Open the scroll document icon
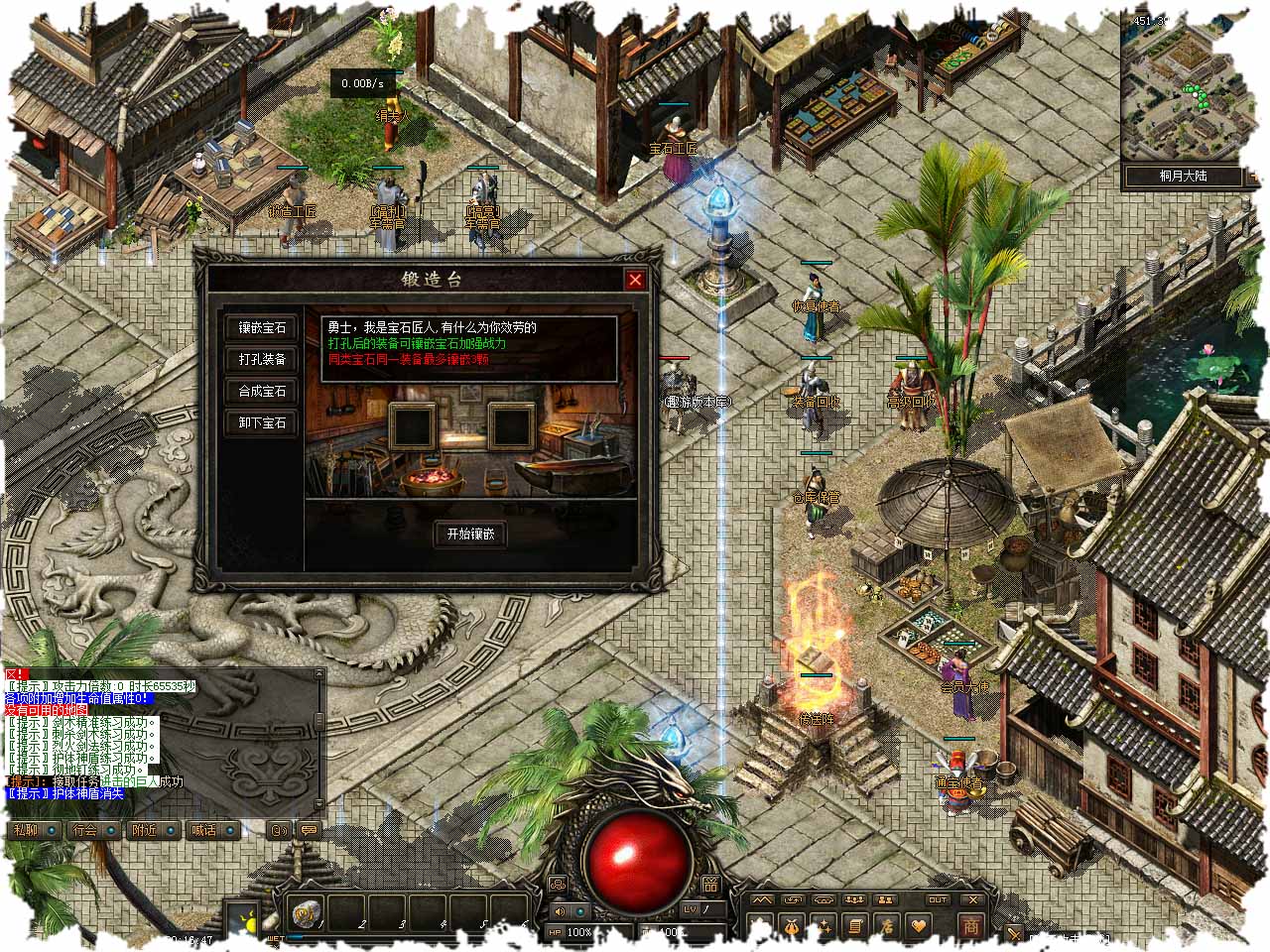The image size is (1270, 952). 855,926
